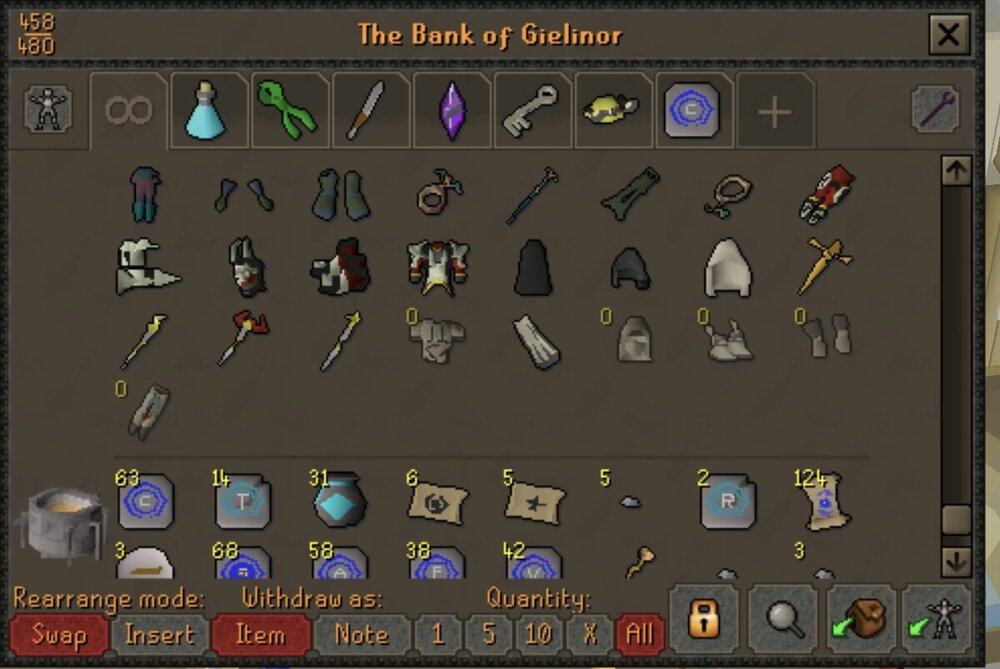Choose withdraw as Item
The image size is (1000, 669).
click(260, 634)
